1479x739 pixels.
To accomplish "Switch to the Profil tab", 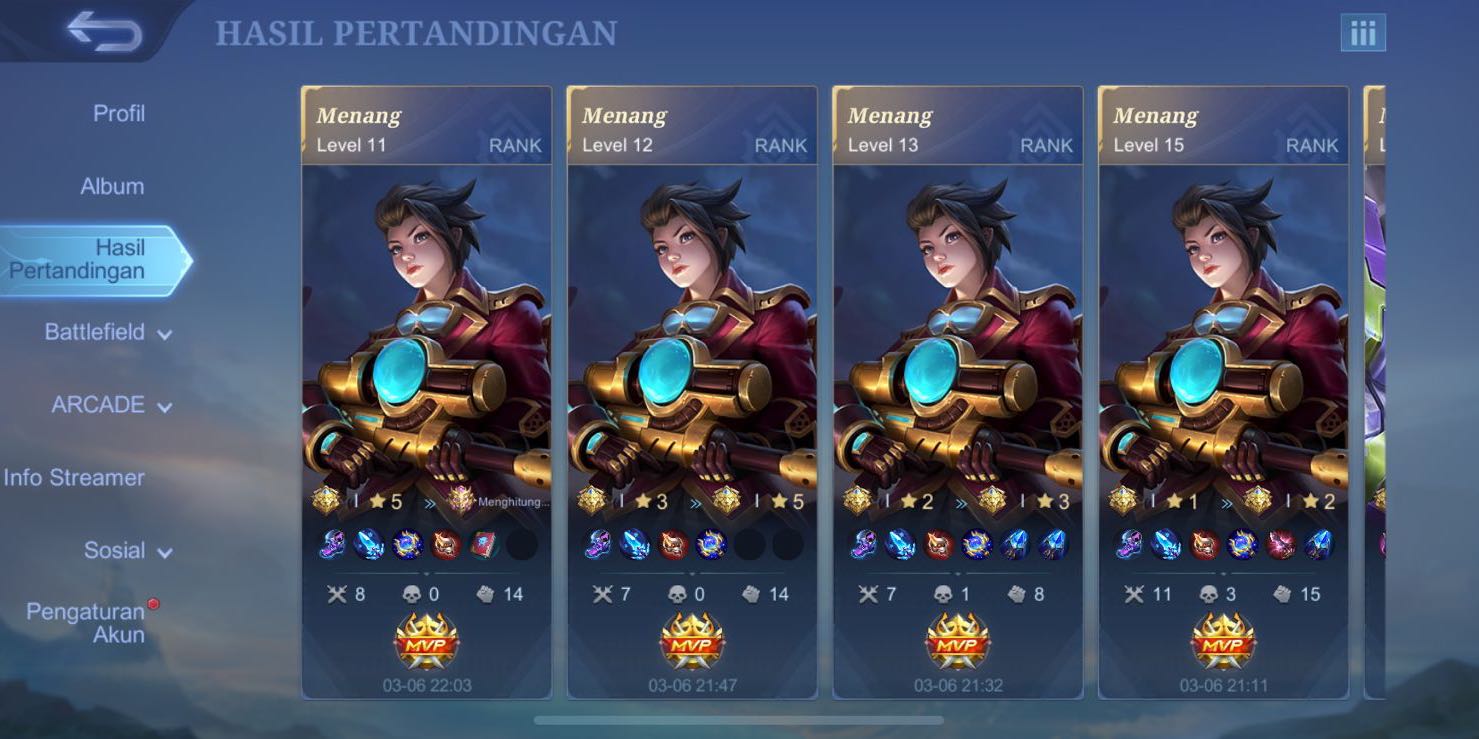I will [x=118, y=113].
